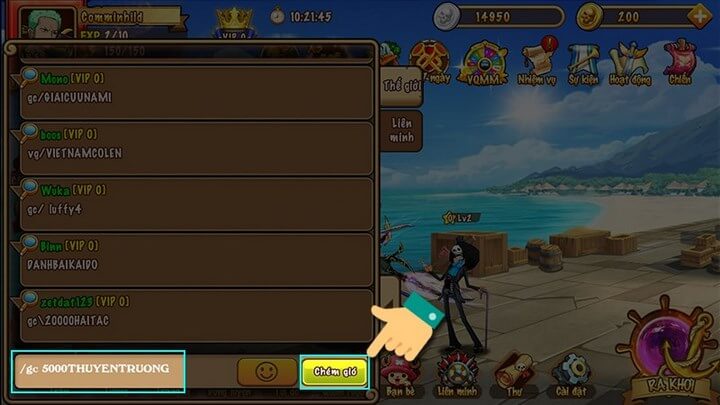Open the Liên minh alliance icon in bottom bar

pos(457,372)
